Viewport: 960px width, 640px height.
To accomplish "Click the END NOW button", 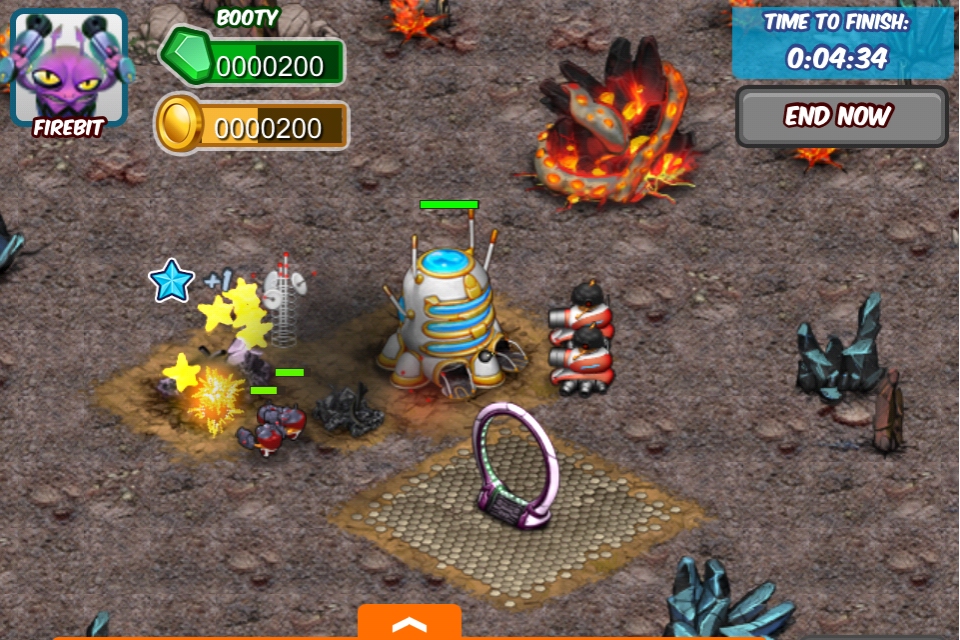I will [x=841, y=116].
